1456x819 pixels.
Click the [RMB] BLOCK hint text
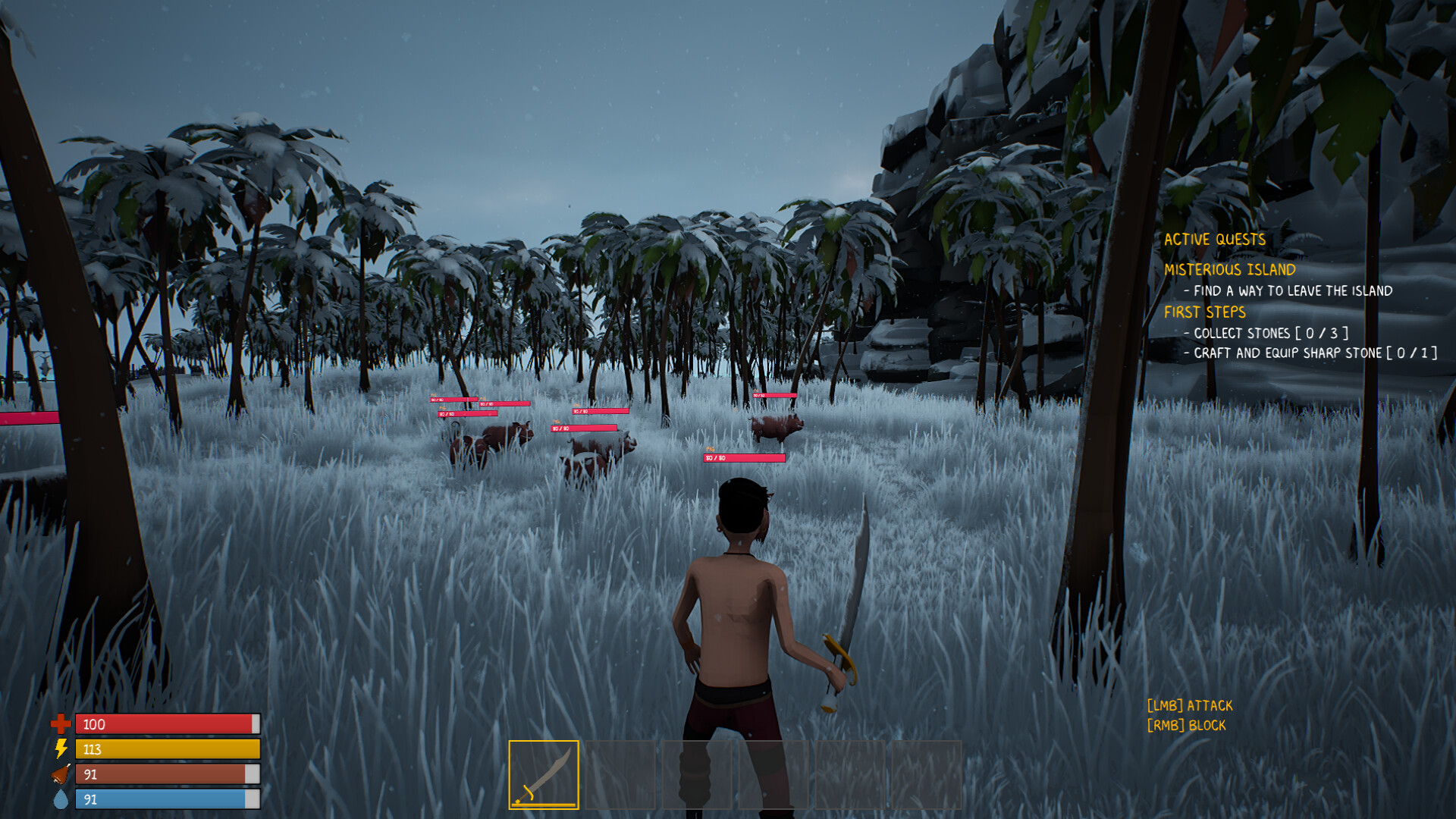[x=1186, y=725]
